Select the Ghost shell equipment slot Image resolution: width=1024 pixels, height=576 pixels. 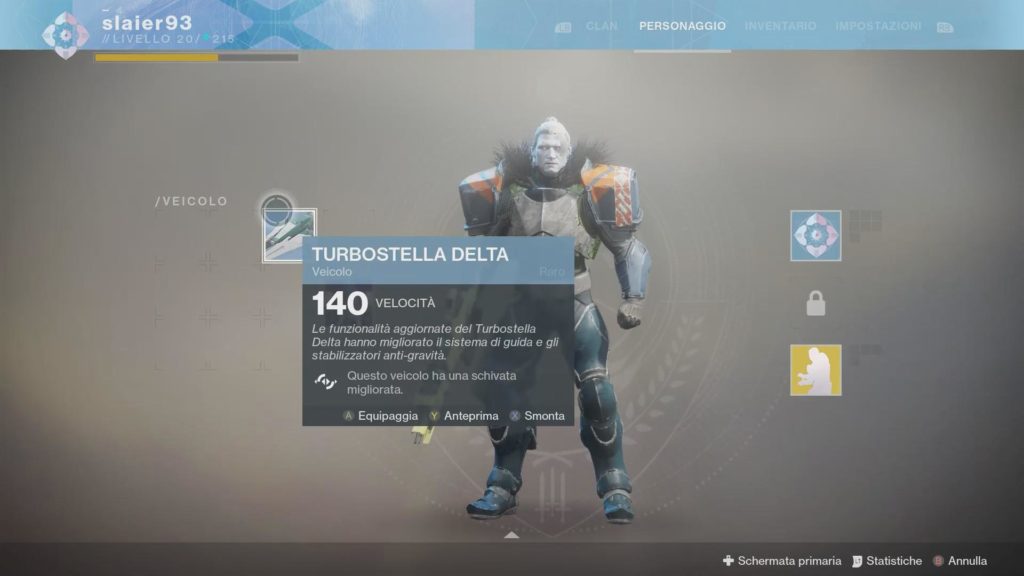pos(816,236)
